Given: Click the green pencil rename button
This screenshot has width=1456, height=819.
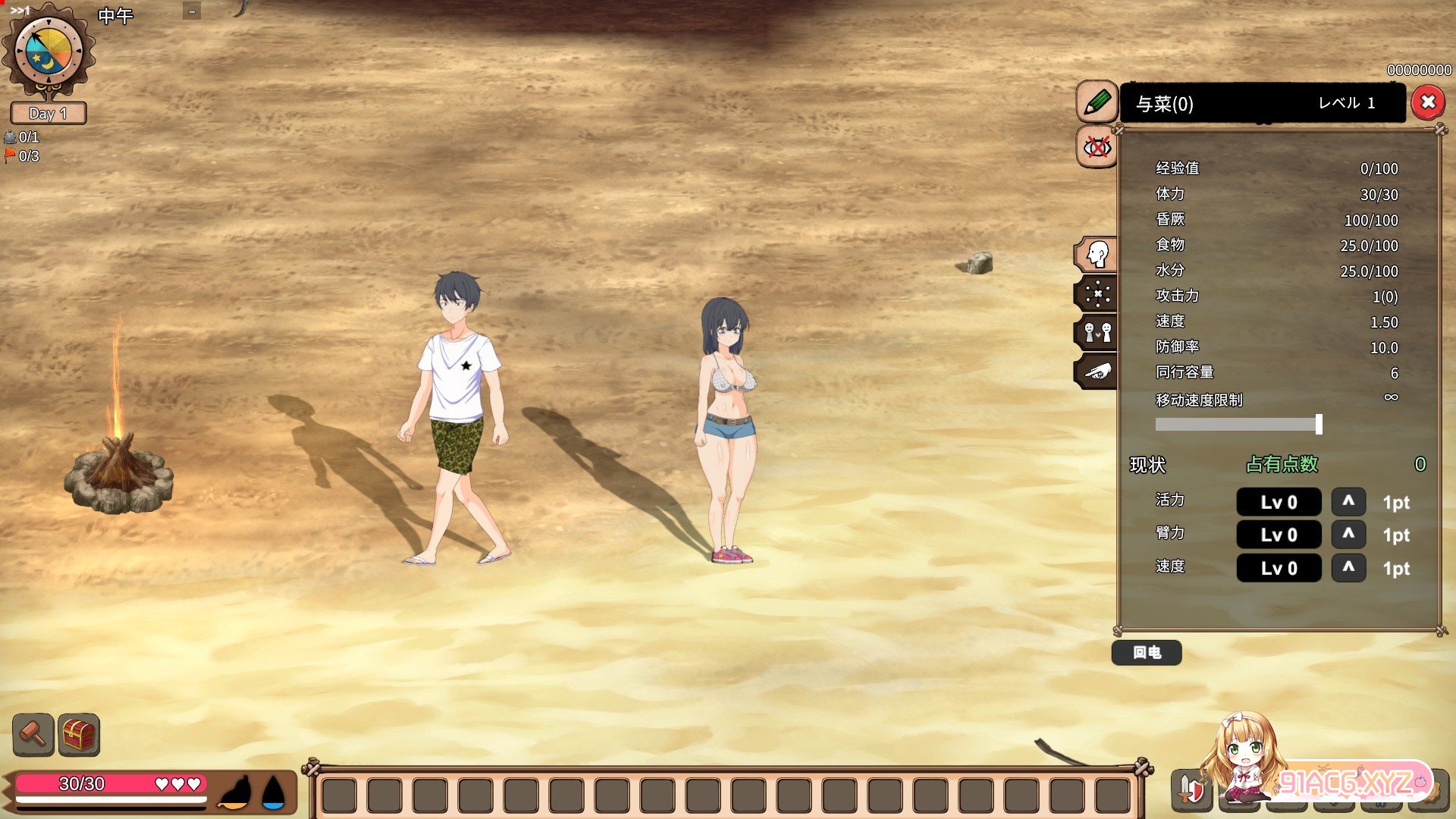Looking at the screenshot, I should click(x=1097, y=102).
